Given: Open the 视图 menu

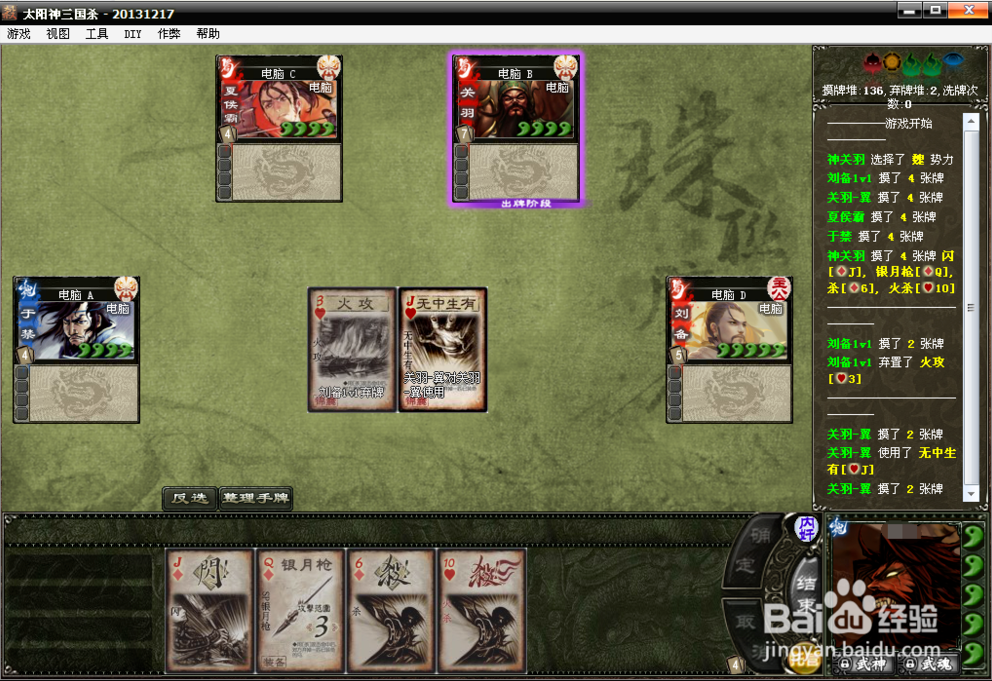Looking at the screenshot, I should [58, 34].
